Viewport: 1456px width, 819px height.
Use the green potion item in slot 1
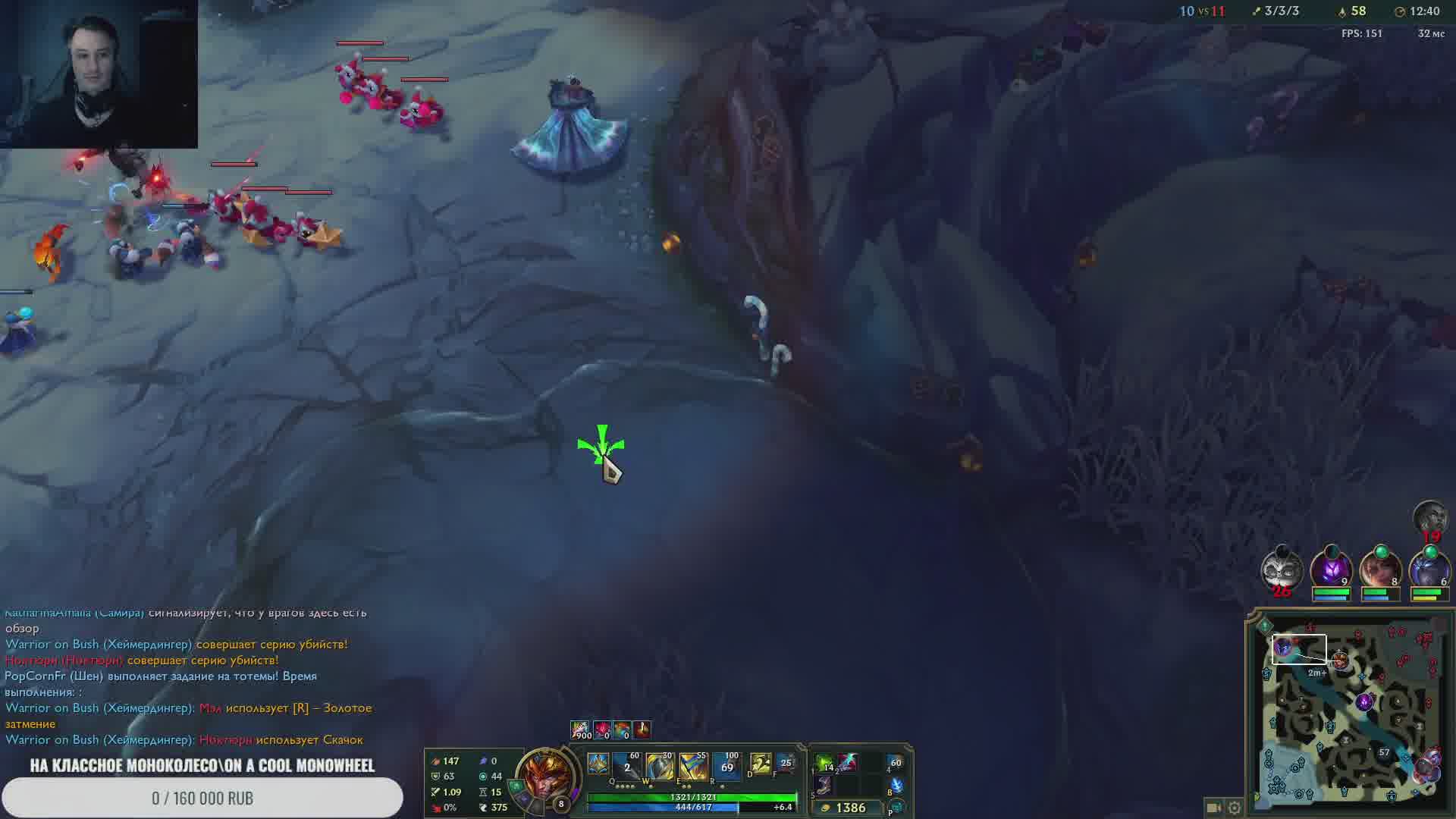(824, 764)
